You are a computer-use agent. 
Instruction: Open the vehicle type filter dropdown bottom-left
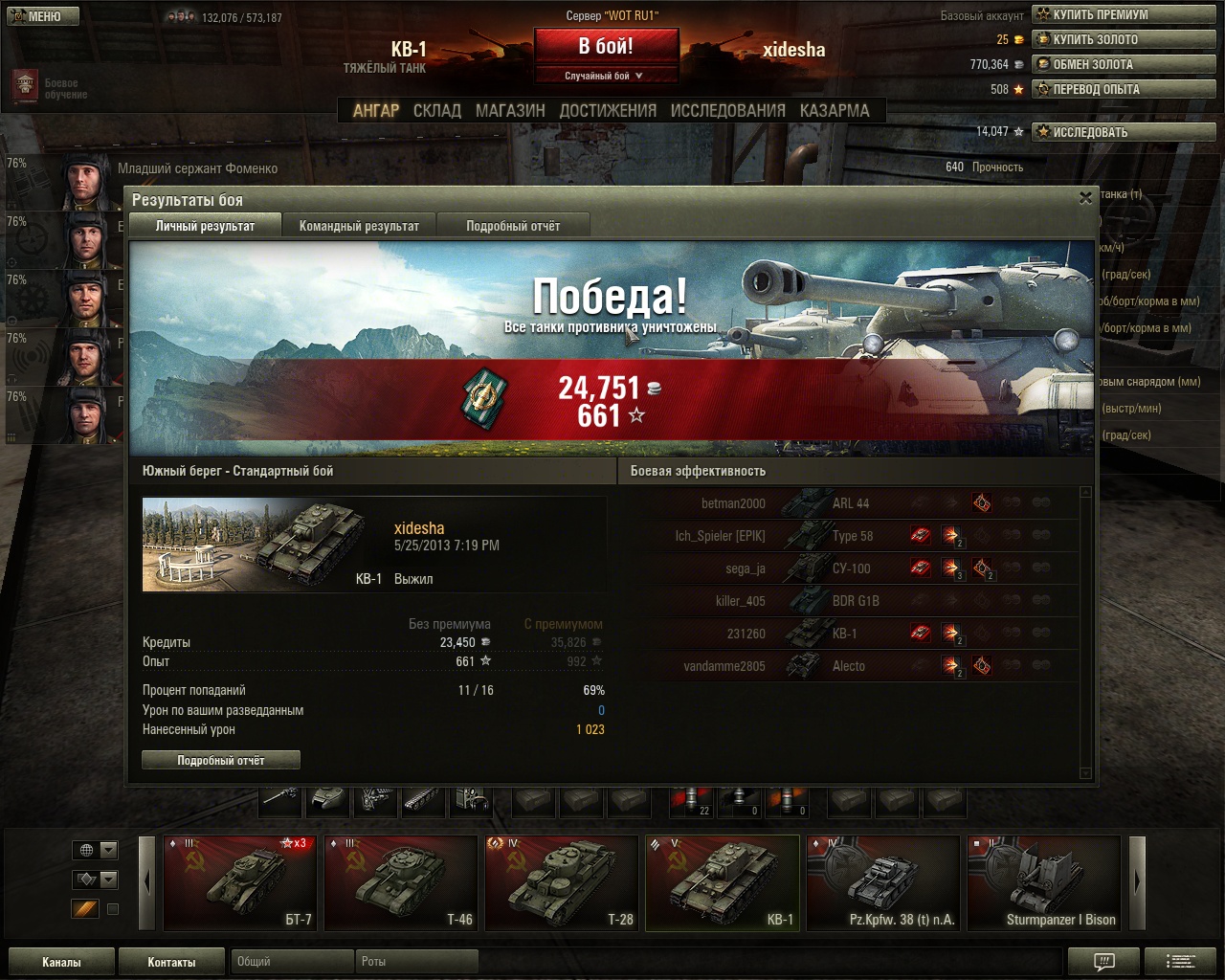pyautogui.click(x=107, y=878)
